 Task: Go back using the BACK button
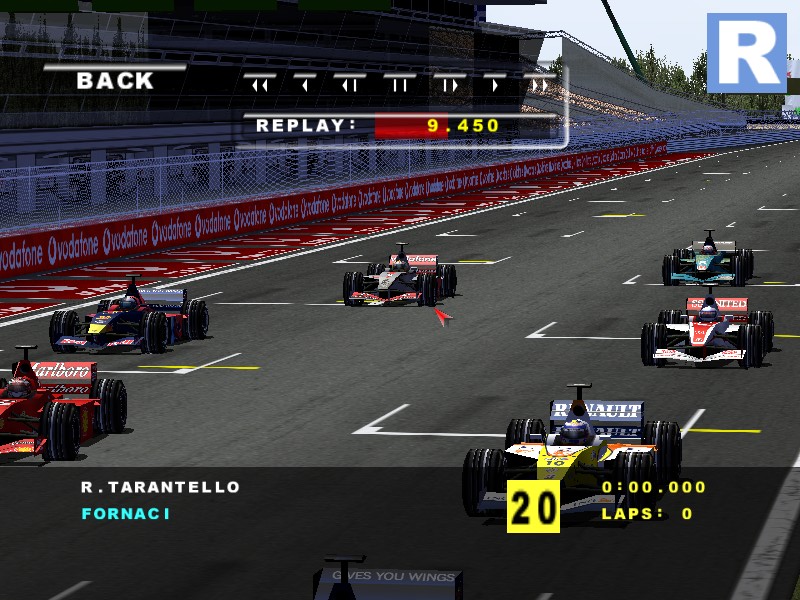(x=115, y=82)
